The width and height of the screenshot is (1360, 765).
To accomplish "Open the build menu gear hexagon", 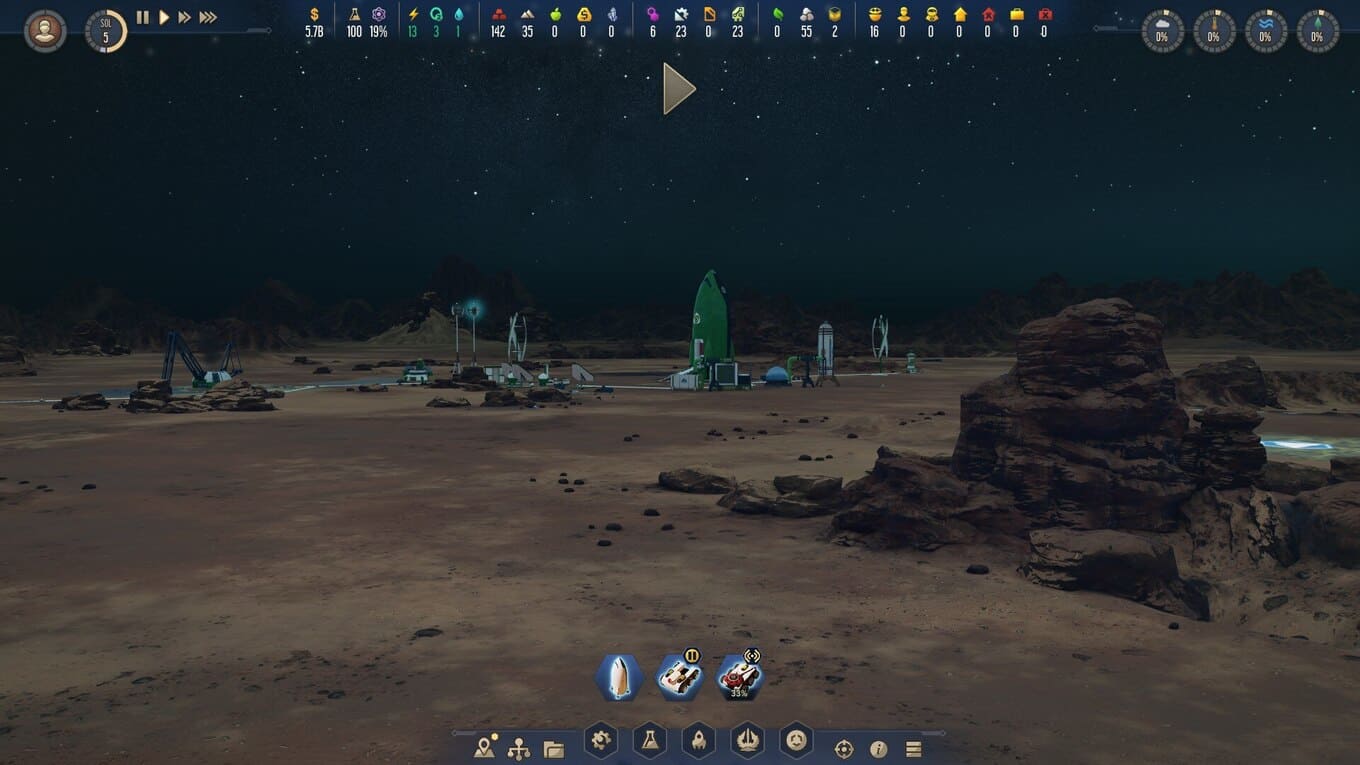I will 600,741.
